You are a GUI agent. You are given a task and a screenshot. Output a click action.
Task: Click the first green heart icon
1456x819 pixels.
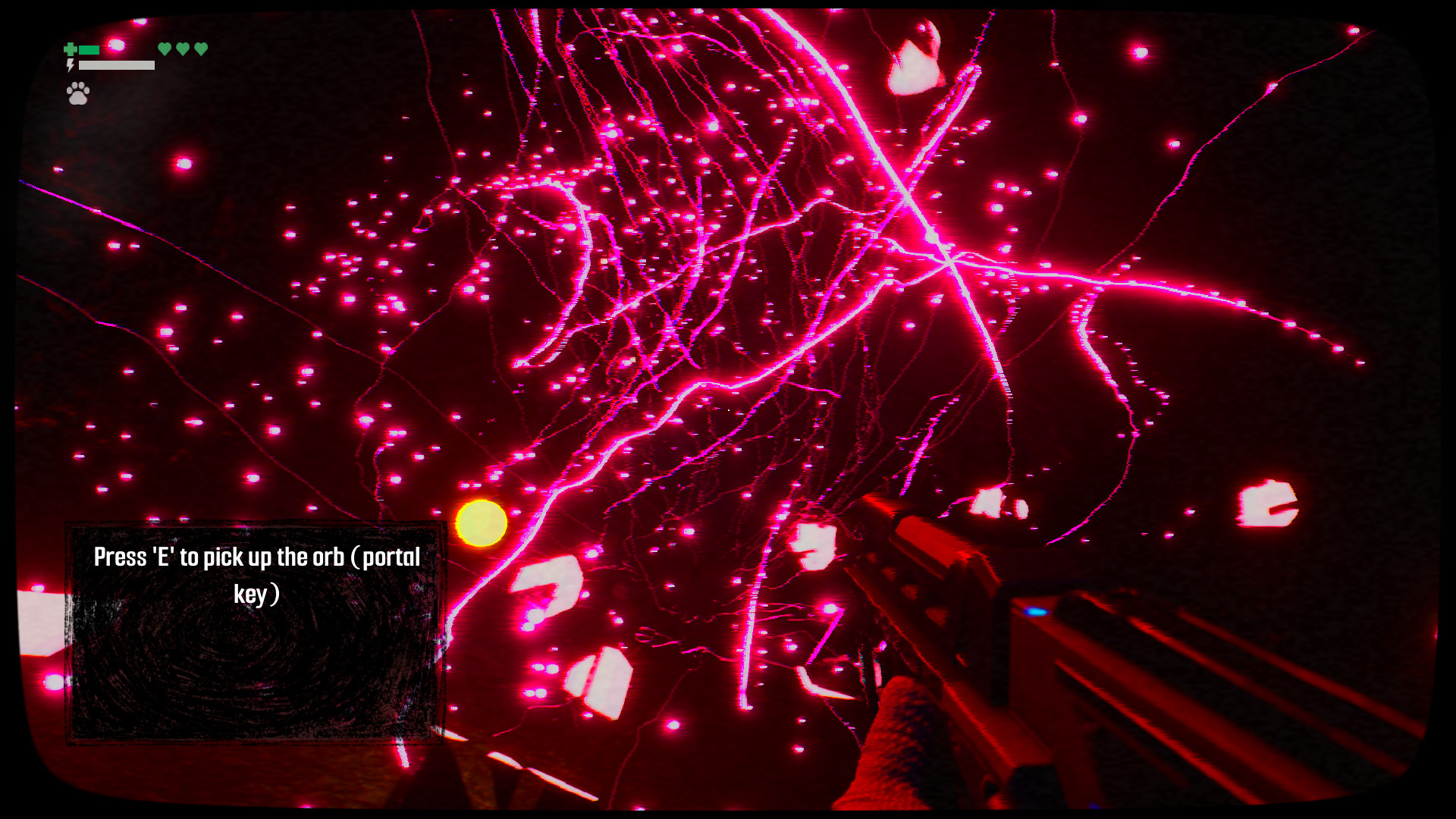165,49
